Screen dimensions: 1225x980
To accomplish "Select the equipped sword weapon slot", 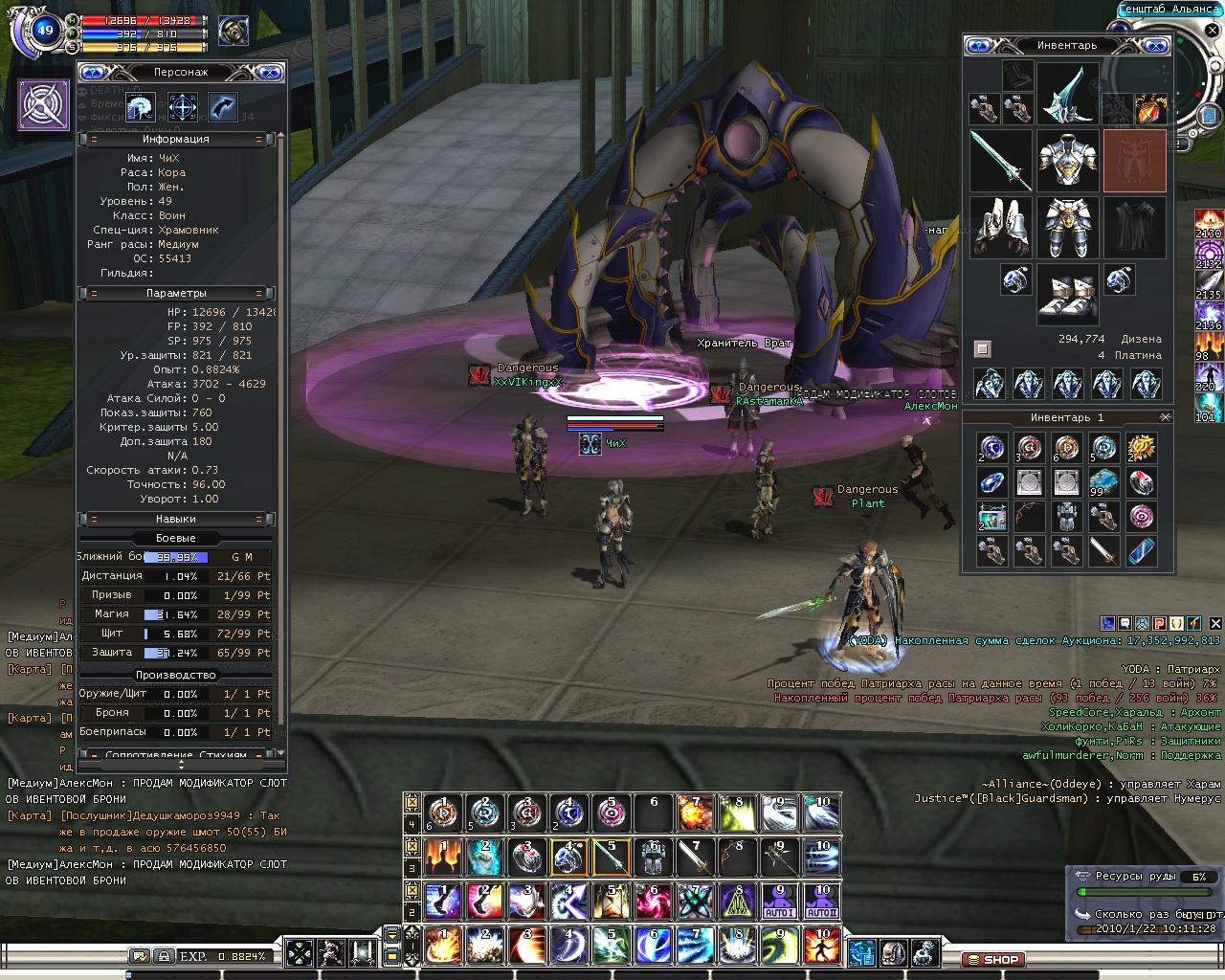I will 1000,161.
